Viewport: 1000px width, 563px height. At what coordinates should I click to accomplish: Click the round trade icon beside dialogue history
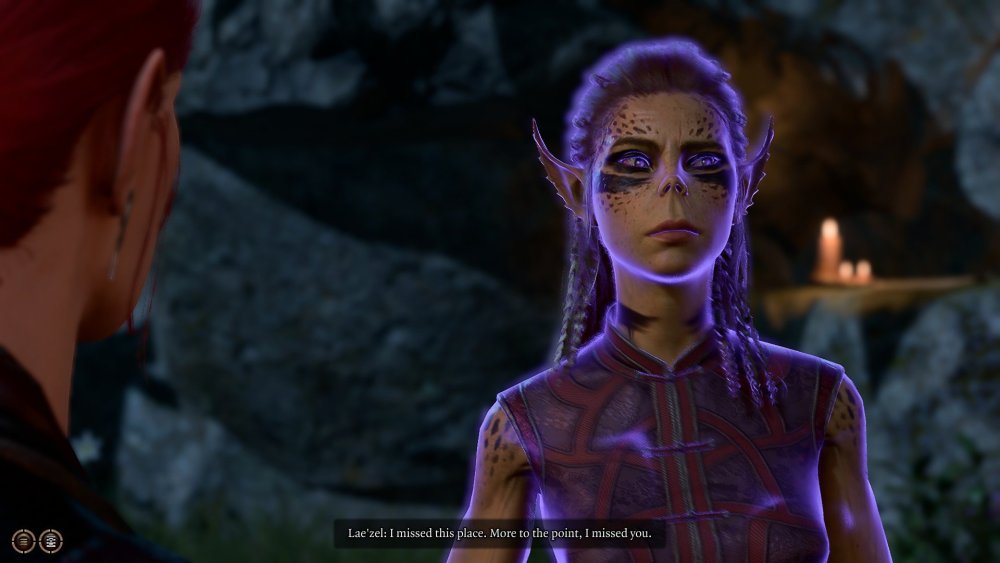pyautogui.click(x=50, y=541)
